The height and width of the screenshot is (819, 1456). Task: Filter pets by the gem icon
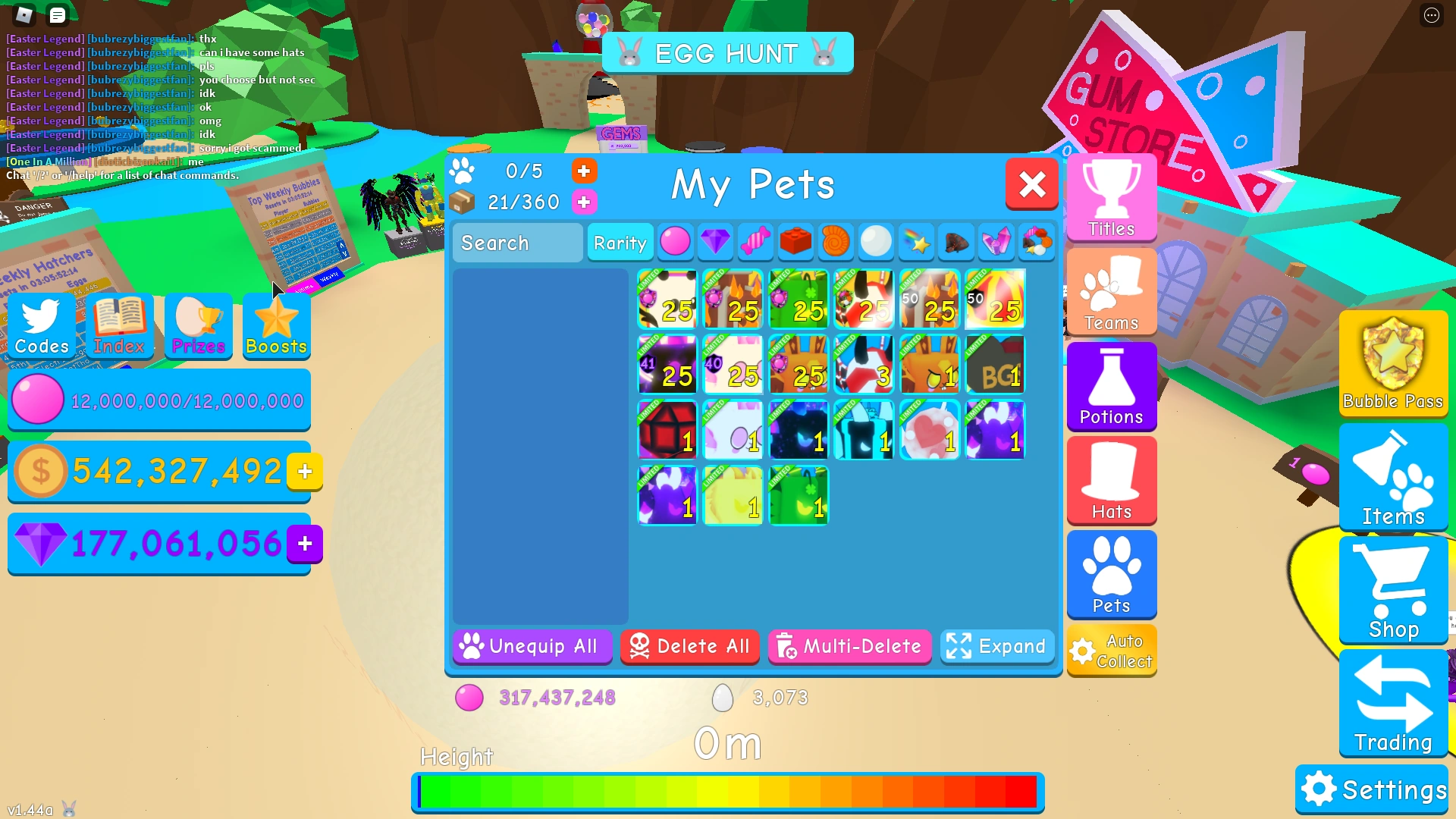[715, 242]
